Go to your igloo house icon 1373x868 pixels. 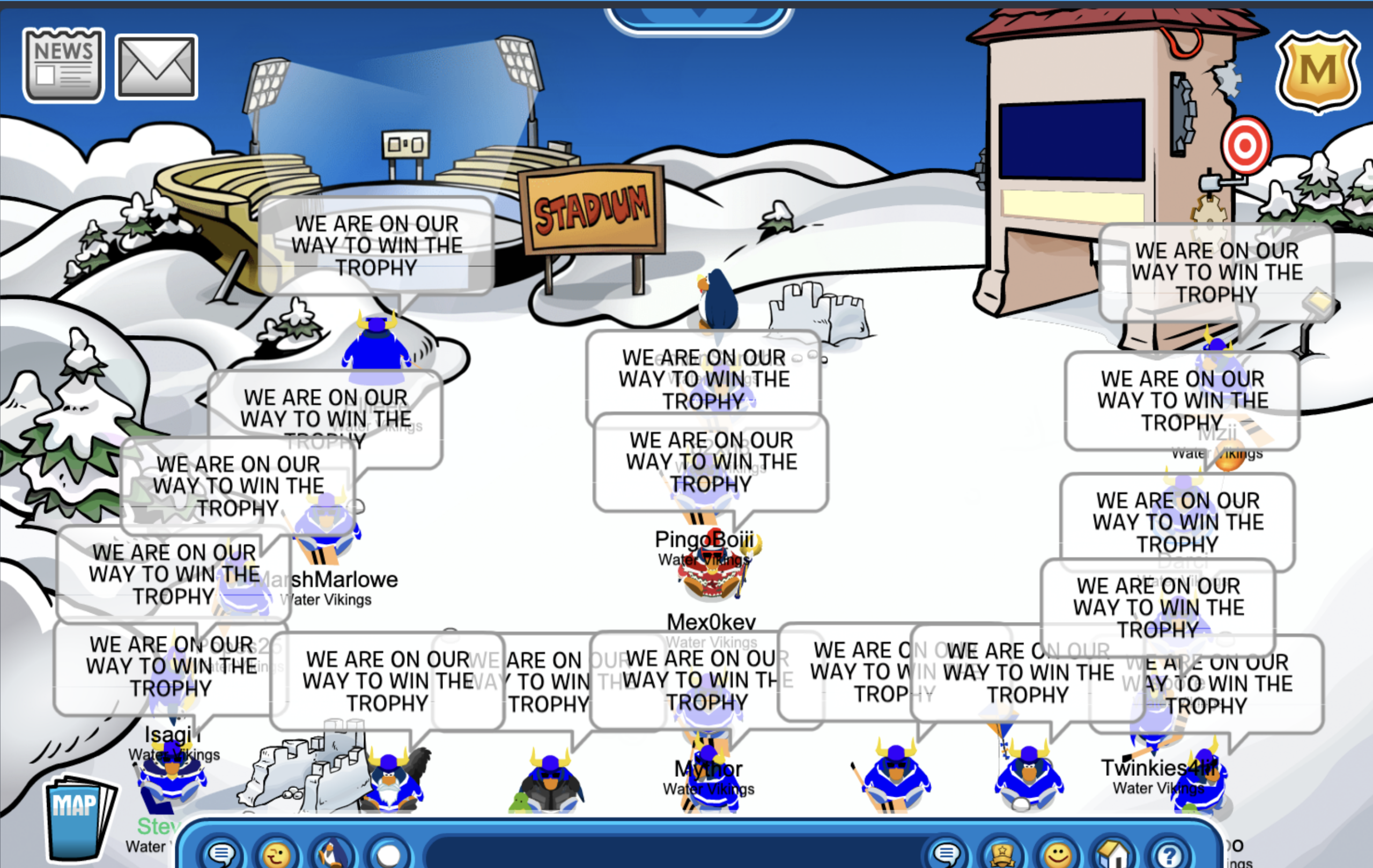1113,854
